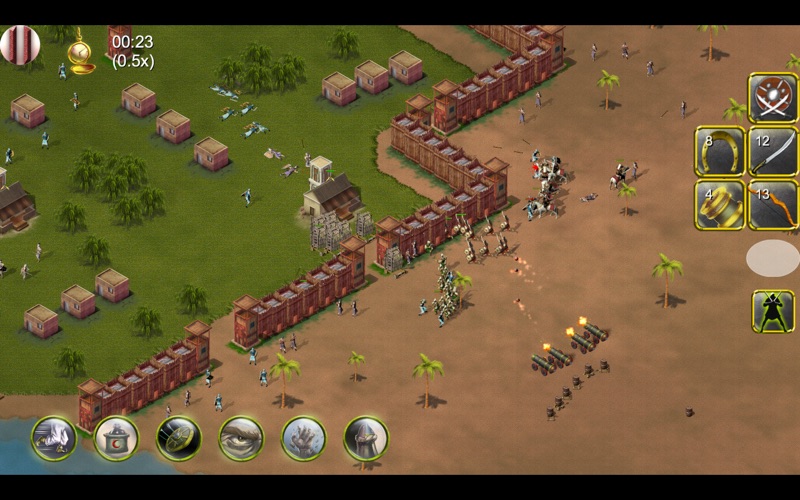Click the gold pocket watch speed icon
Image resolution: width=800 pixels, height=500 pixels.
[x=81, y=51]
